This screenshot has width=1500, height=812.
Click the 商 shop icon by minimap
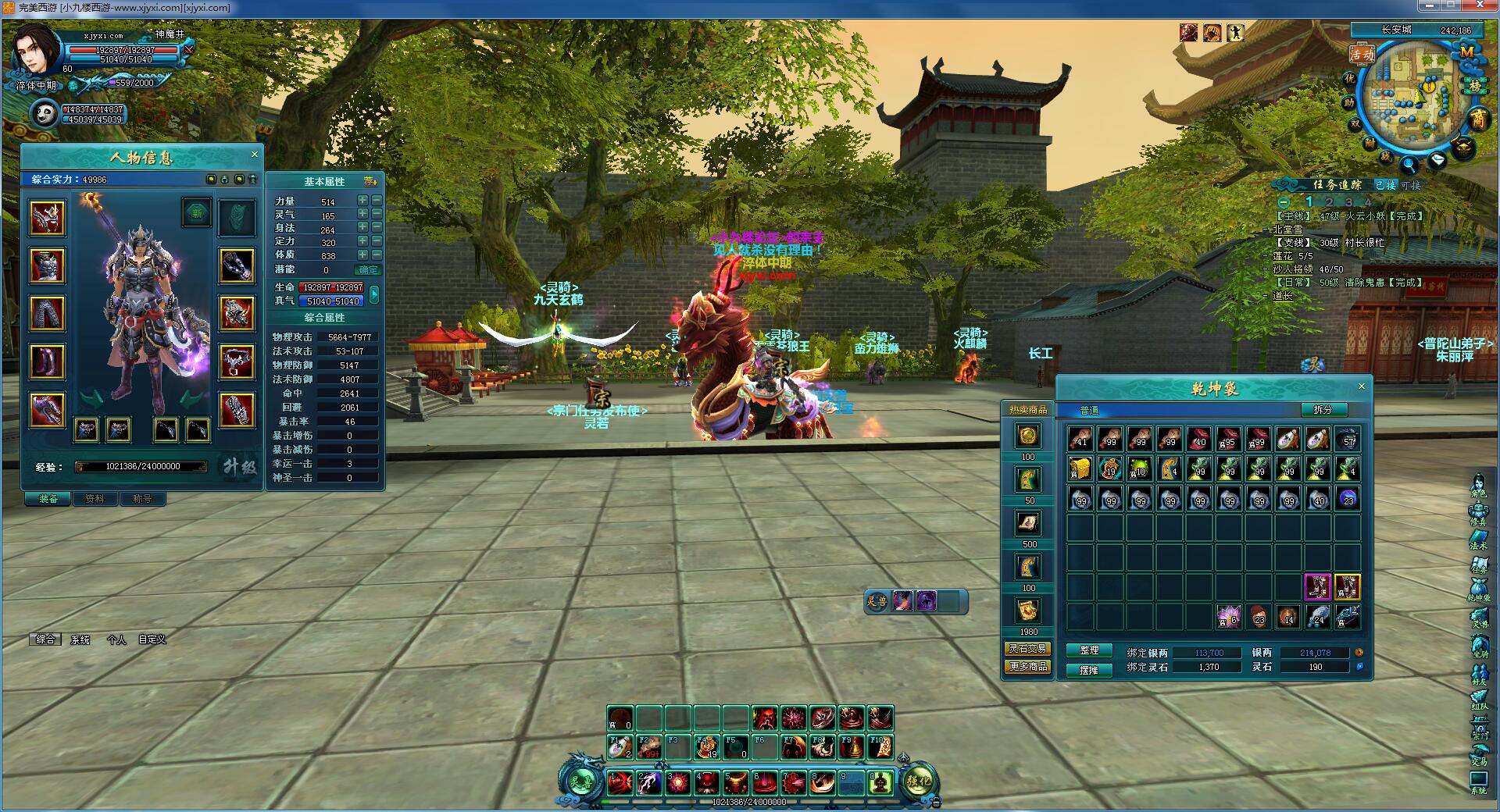(x=1478, y=119)
